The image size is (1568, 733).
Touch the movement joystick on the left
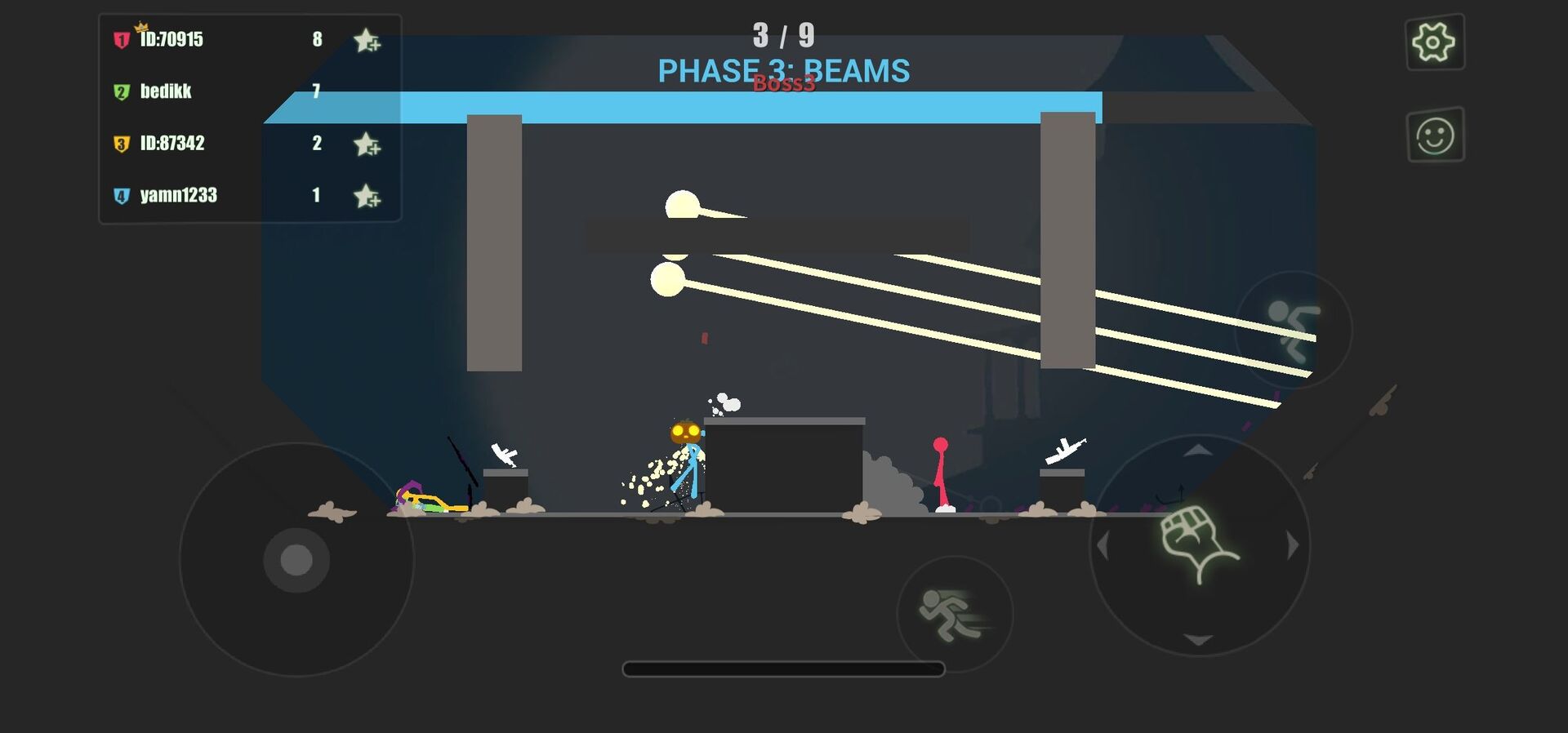[x=296, y=560]
